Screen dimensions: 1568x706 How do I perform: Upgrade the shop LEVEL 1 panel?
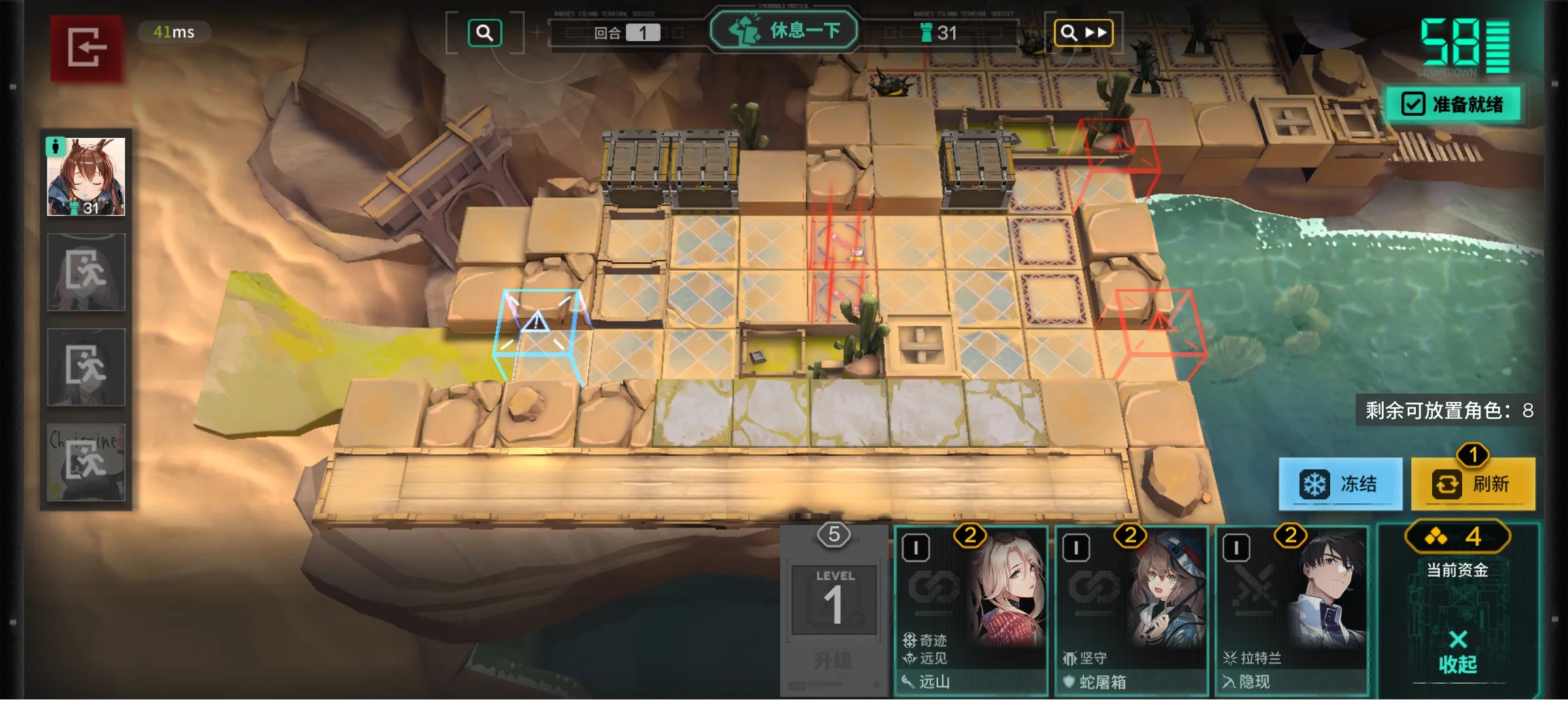[834, 611]
